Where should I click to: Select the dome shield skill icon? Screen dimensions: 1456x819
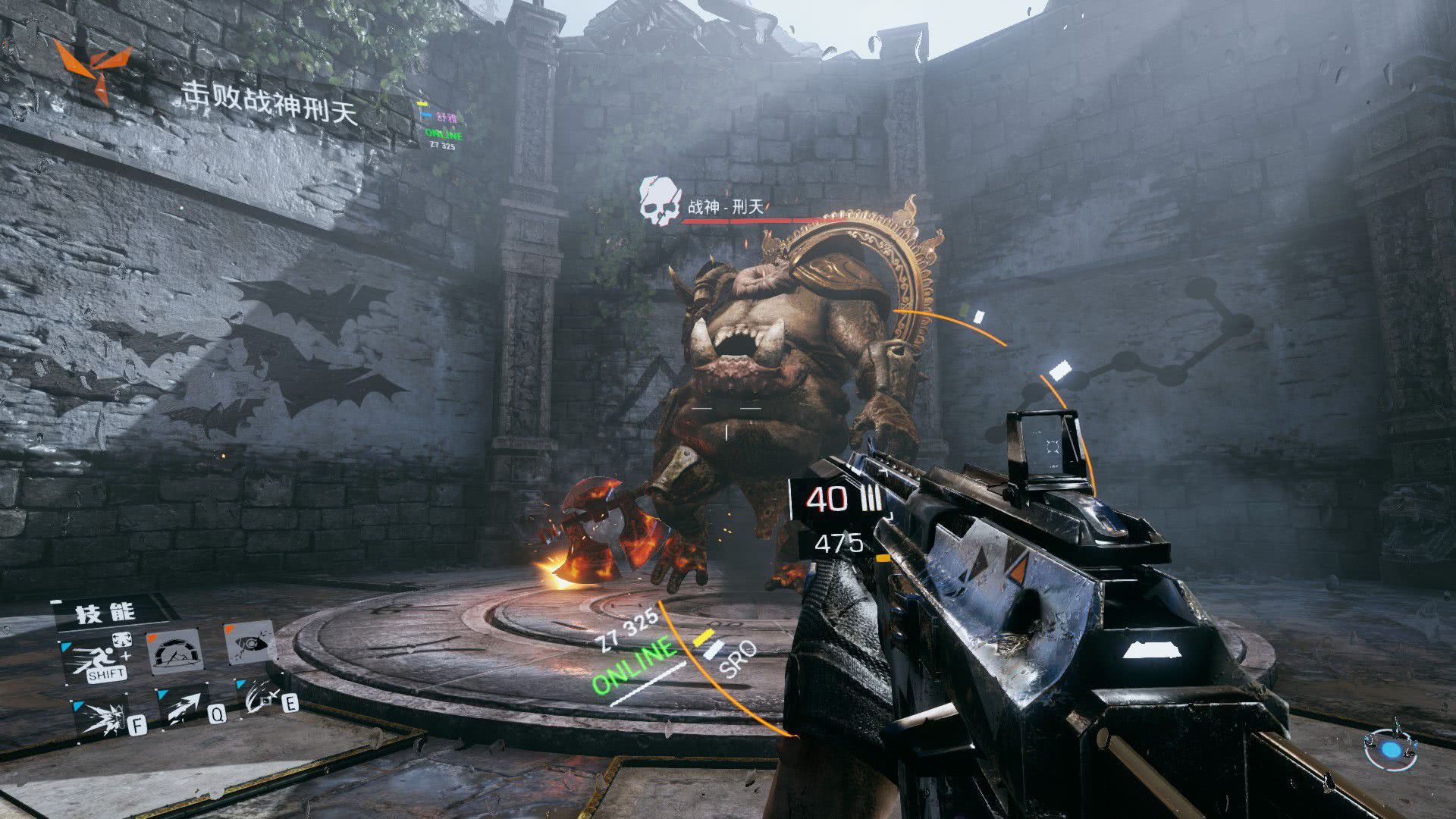click(175, 651)
